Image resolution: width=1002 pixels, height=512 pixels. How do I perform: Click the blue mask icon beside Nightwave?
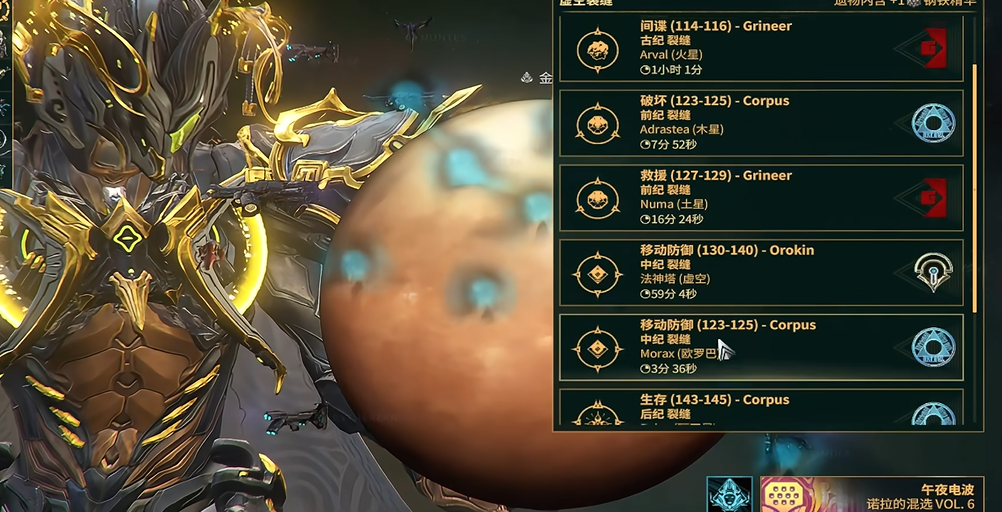729,495
